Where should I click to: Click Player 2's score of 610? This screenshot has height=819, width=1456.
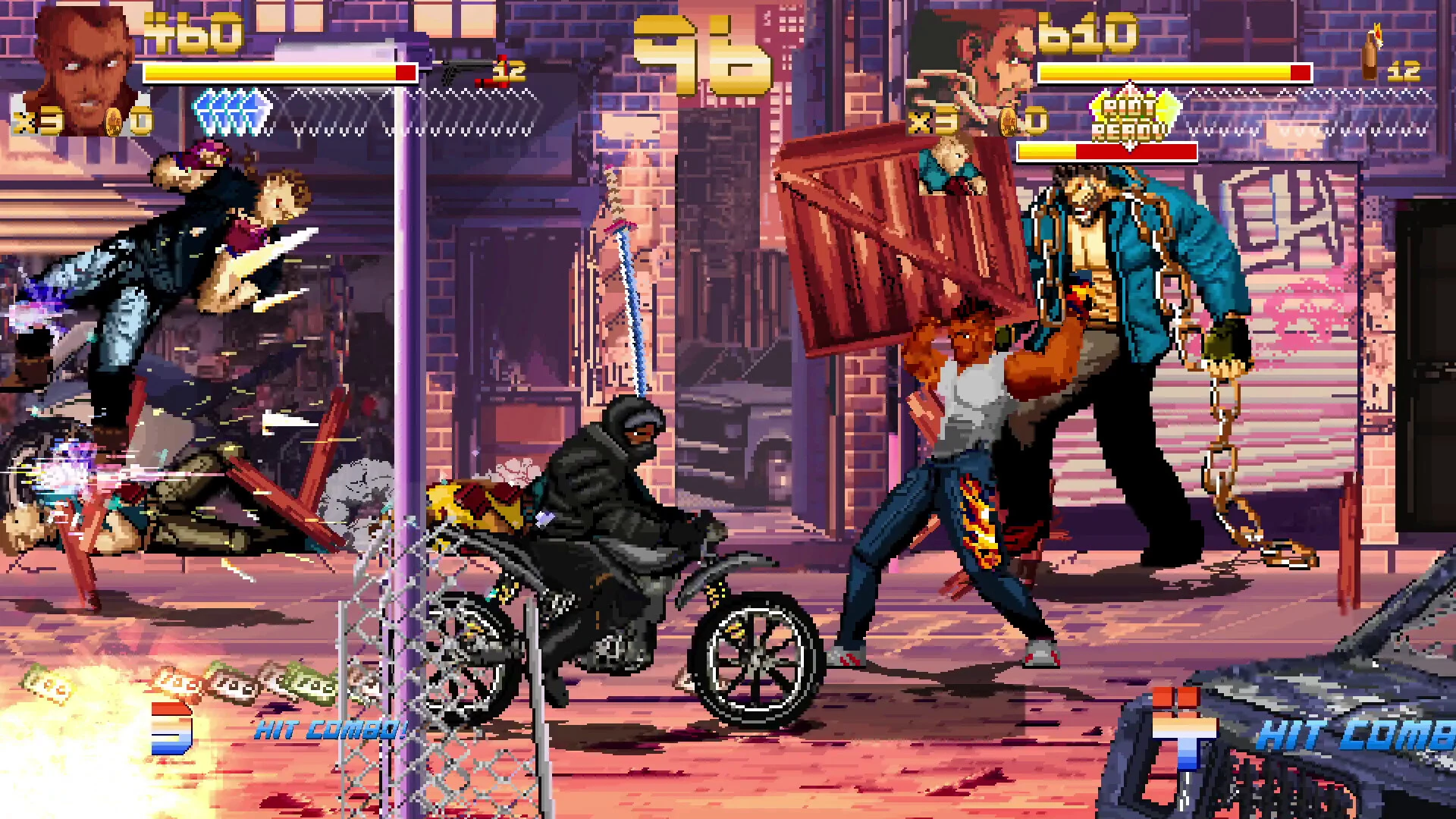[x=1084, y=30]
